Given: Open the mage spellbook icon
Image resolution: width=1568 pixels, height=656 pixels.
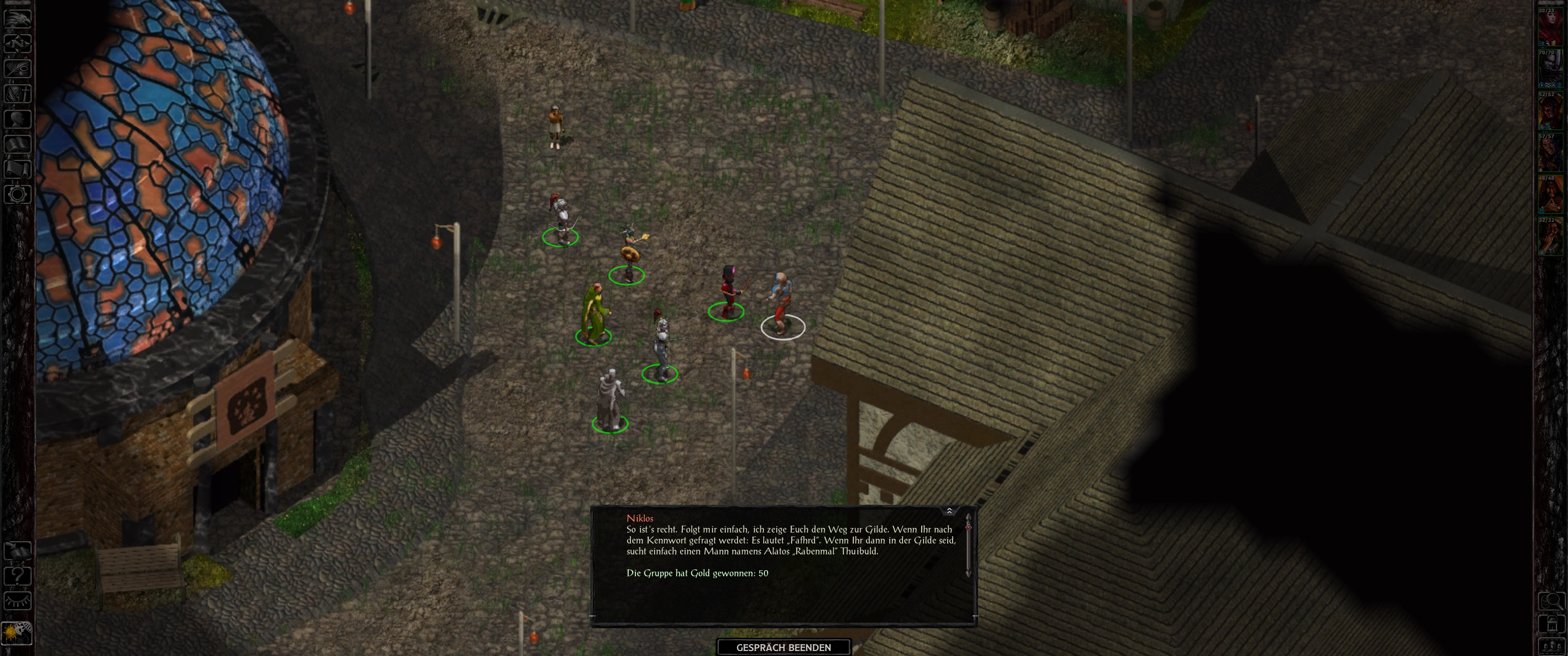Looking at the screenshot, I should [x=18, y=144].
